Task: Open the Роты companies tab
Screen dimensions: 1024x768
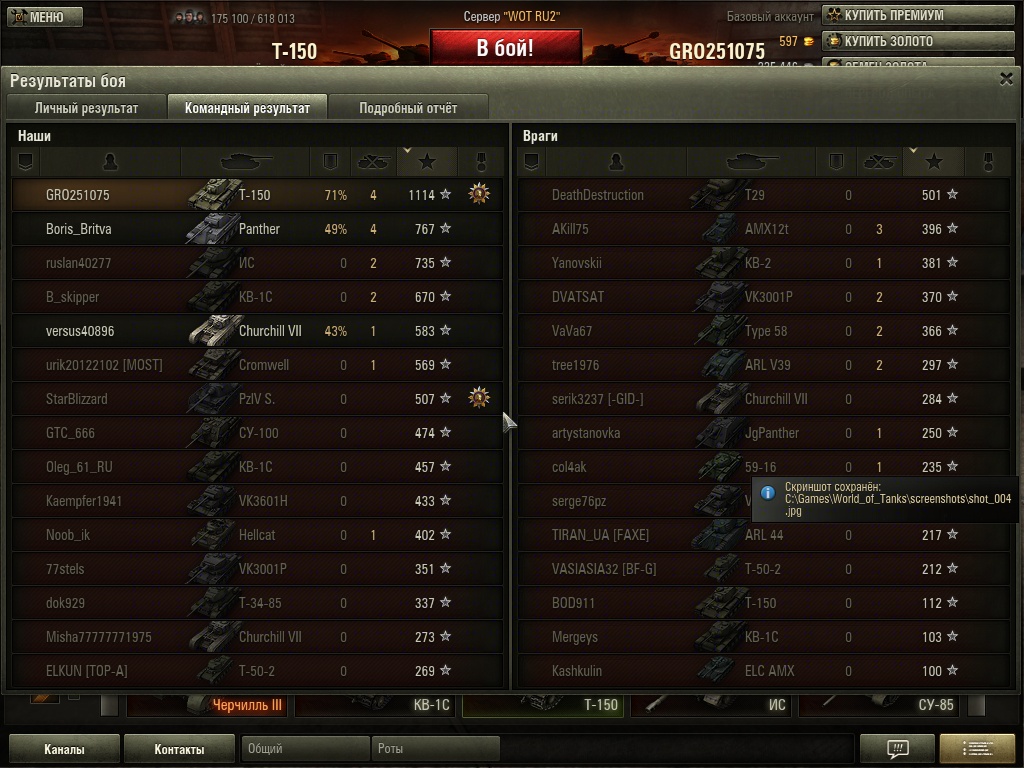Action: pos(436,748)
